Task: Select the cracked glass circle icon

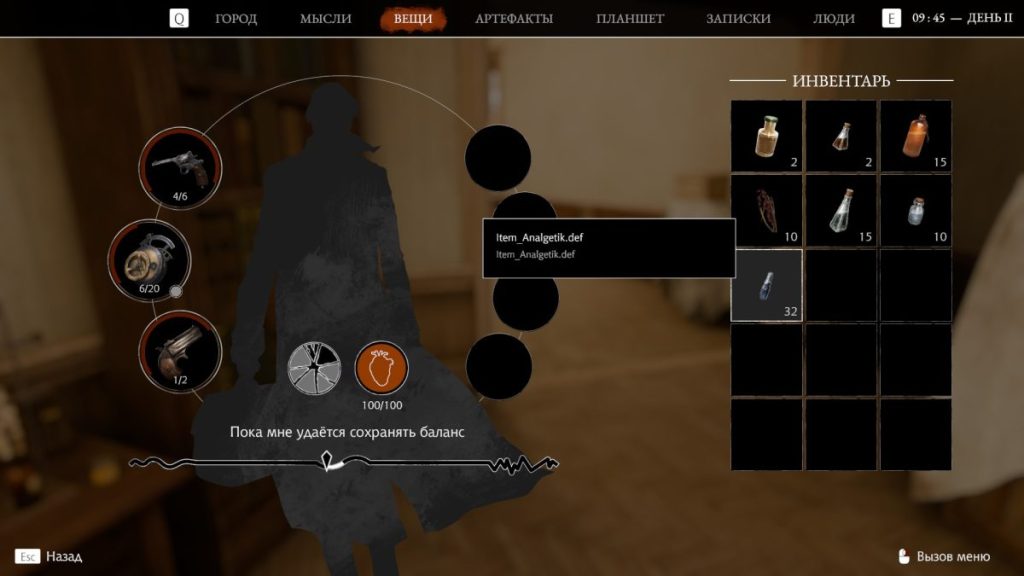Action: point(314,367)
